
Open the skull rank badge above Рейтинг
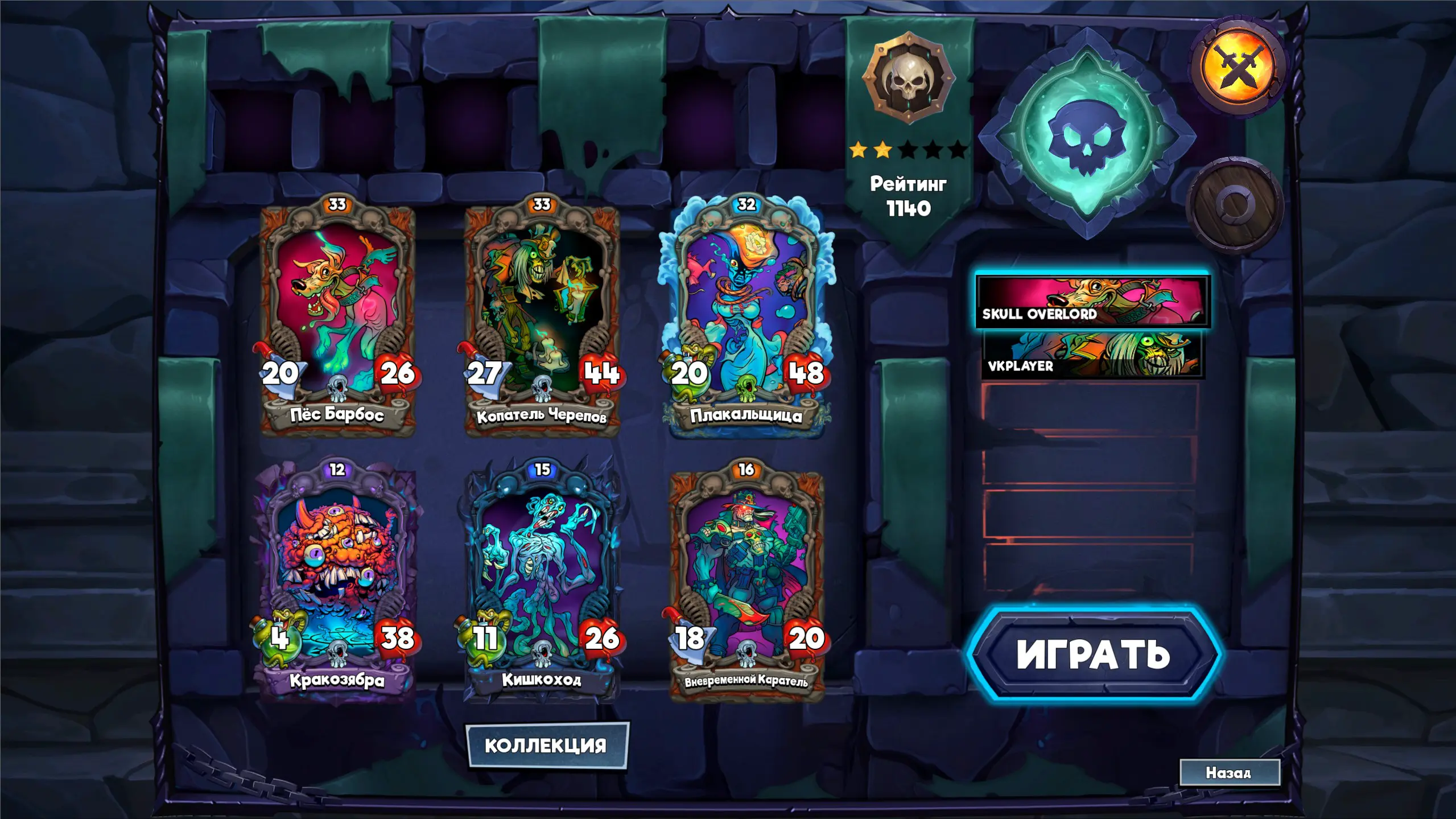pos(909,78)
